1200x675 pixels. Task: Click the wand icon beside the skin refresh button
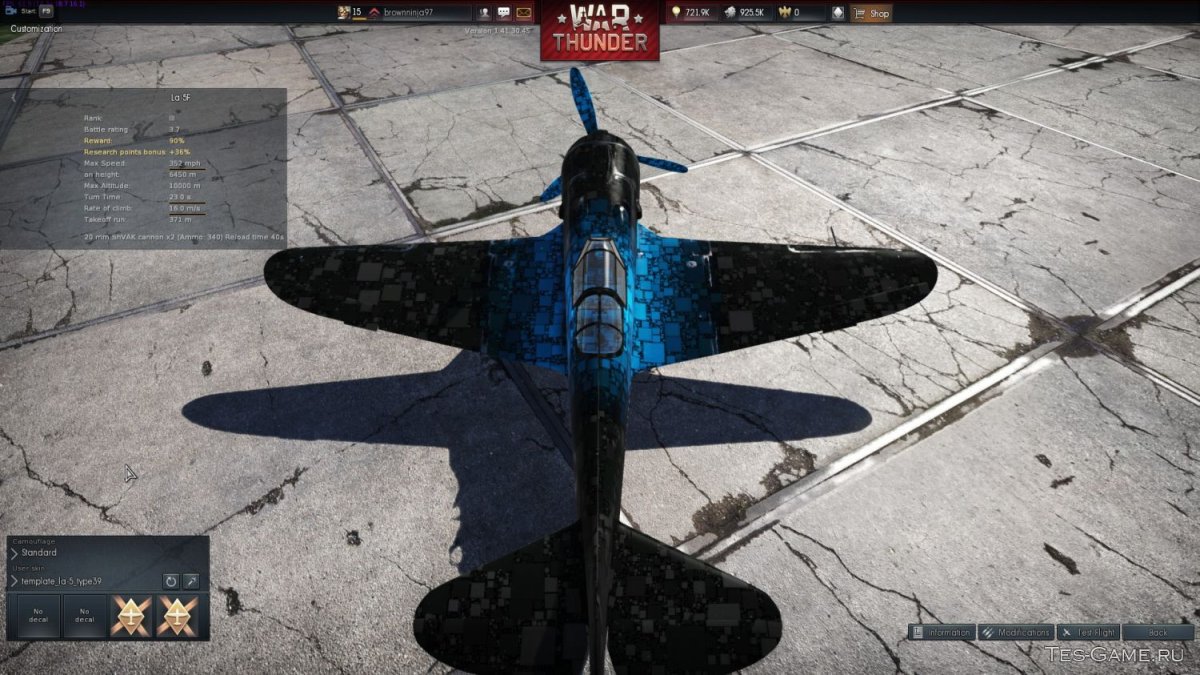click(190, 581)
